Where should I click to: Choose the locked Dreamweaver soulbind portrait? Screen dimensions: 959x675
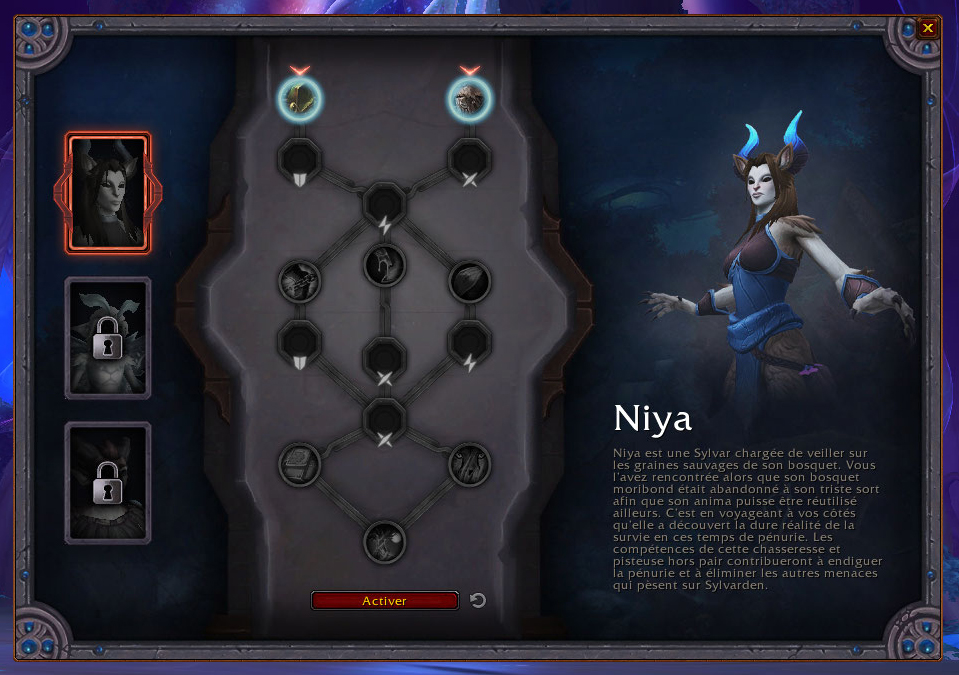click(x=108, y=338)
